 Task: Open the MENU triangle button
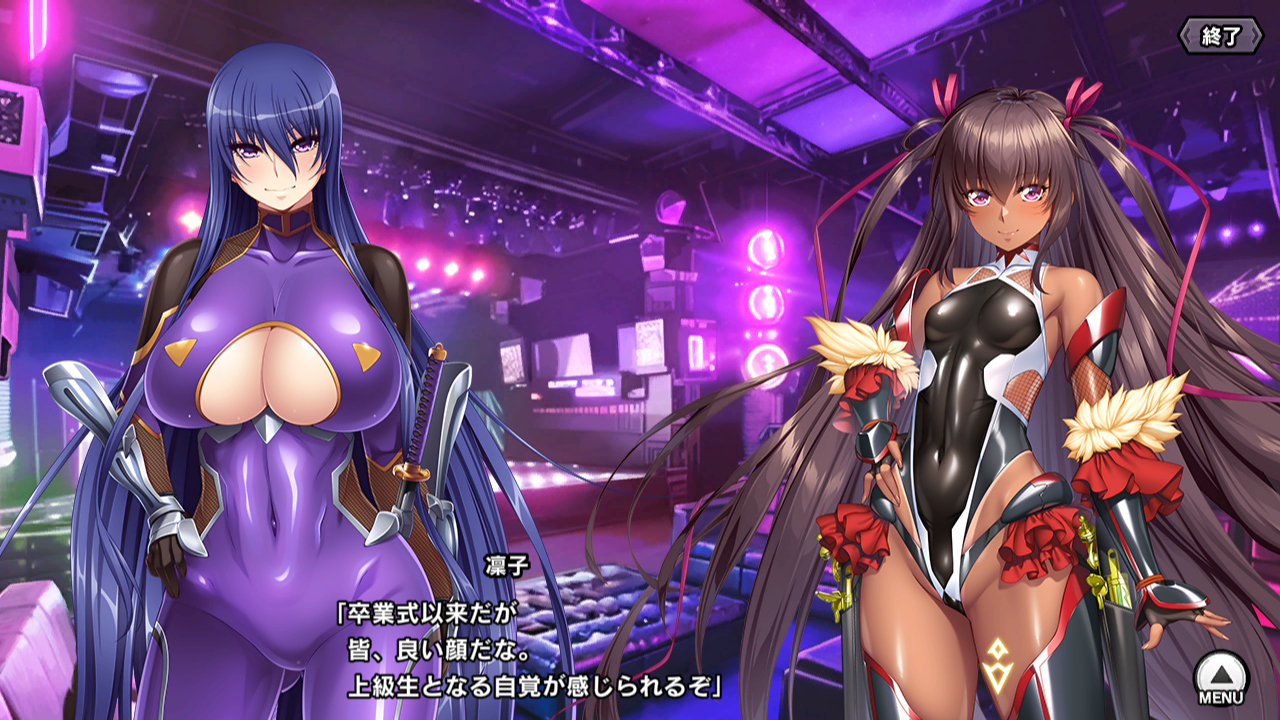[1220, 676]
